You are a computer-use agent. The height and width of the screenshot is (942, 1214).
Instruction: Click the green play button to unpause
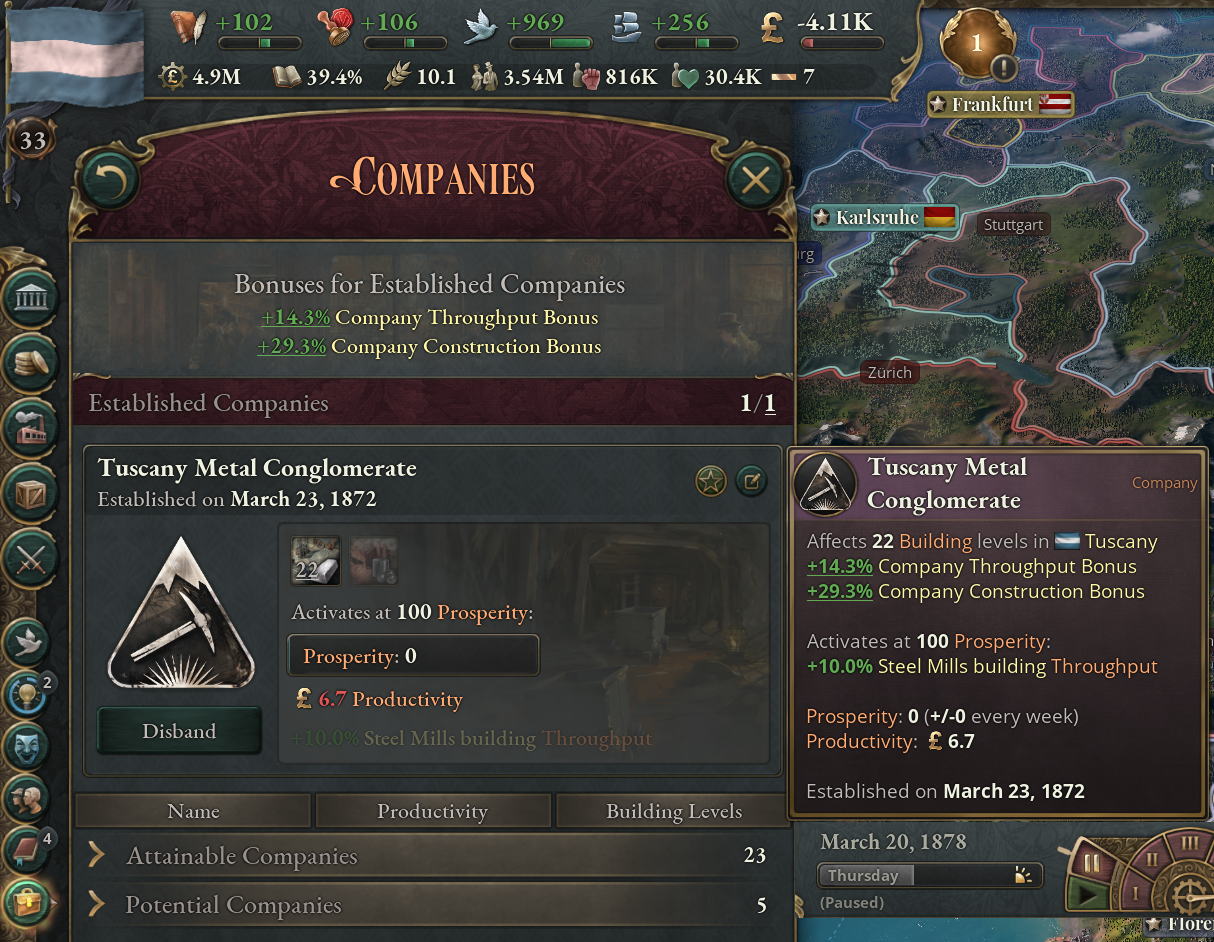pyautogui.click(x=1086, y=895)
